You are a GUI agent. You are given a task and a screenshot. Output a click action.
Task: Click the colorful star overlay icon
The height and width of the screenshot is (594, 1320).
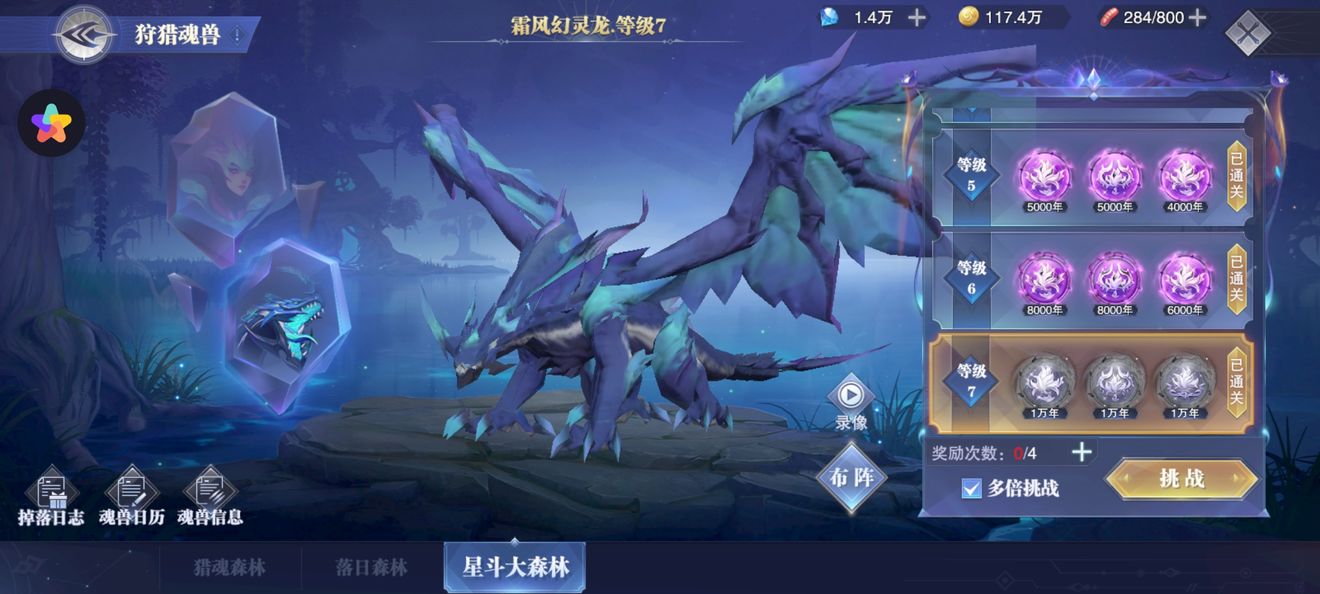click(x=51, y=124)
